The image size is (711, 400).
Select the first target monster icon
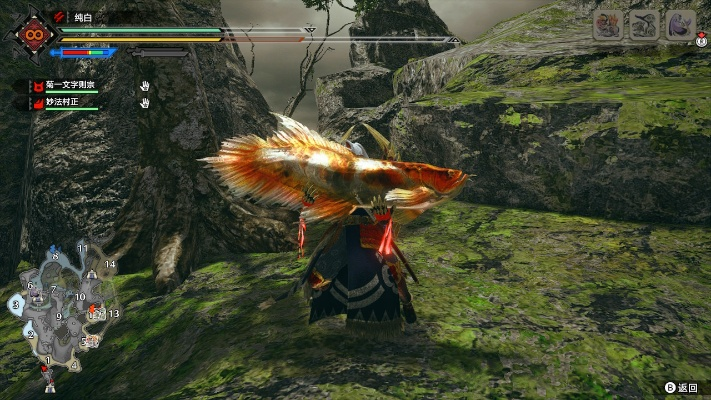(608, 25)
